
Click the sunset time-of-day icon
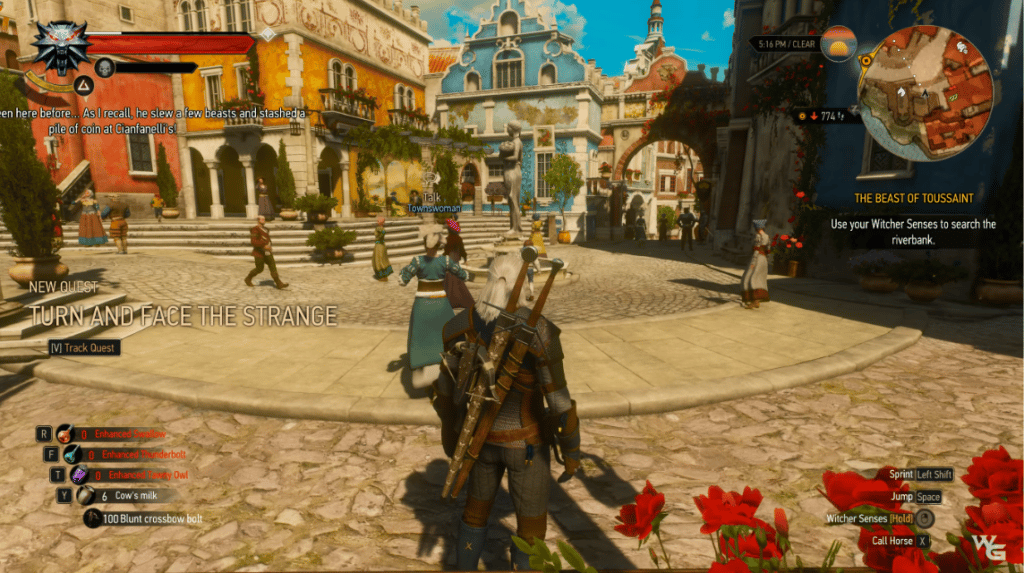coord(838,45)
